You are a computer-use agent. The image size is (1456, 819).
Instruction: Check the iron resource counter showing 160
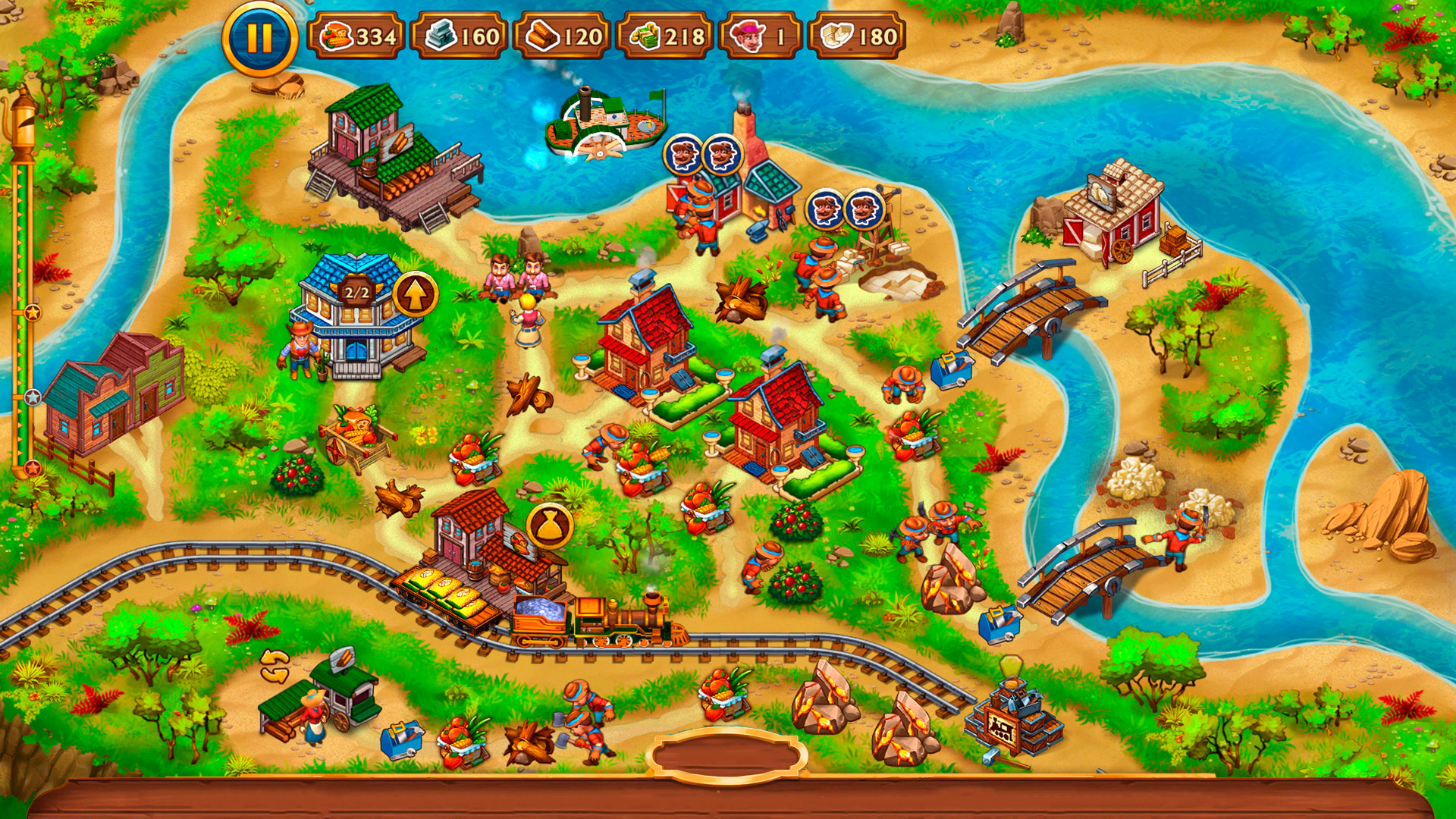click(460, 34)
